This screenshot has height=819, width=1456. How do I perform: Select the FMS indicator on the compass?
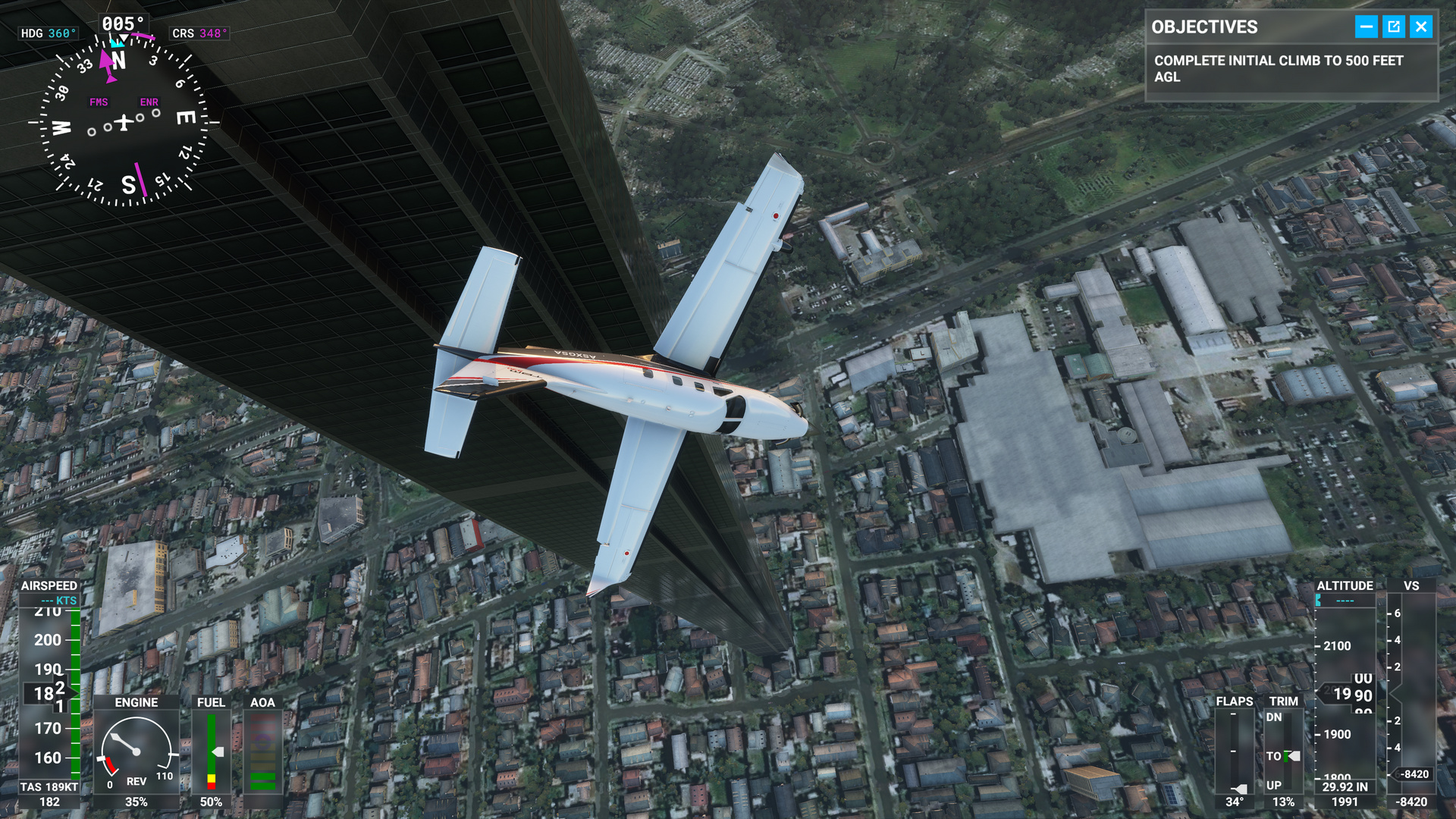click(x=97, y=101)
